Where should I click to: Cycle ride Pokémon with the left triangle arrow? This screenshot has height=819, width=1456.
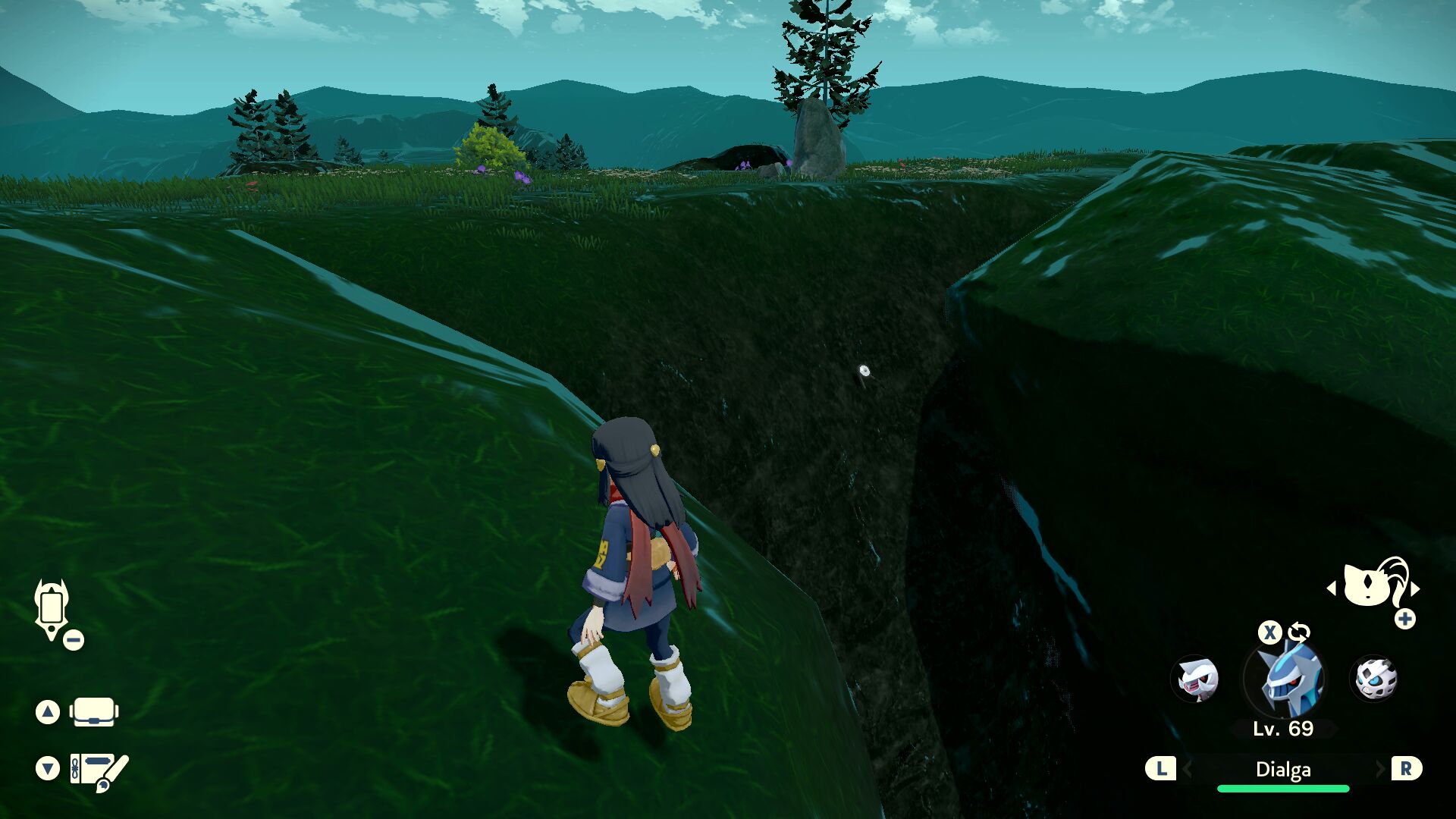coord(1332,588)
